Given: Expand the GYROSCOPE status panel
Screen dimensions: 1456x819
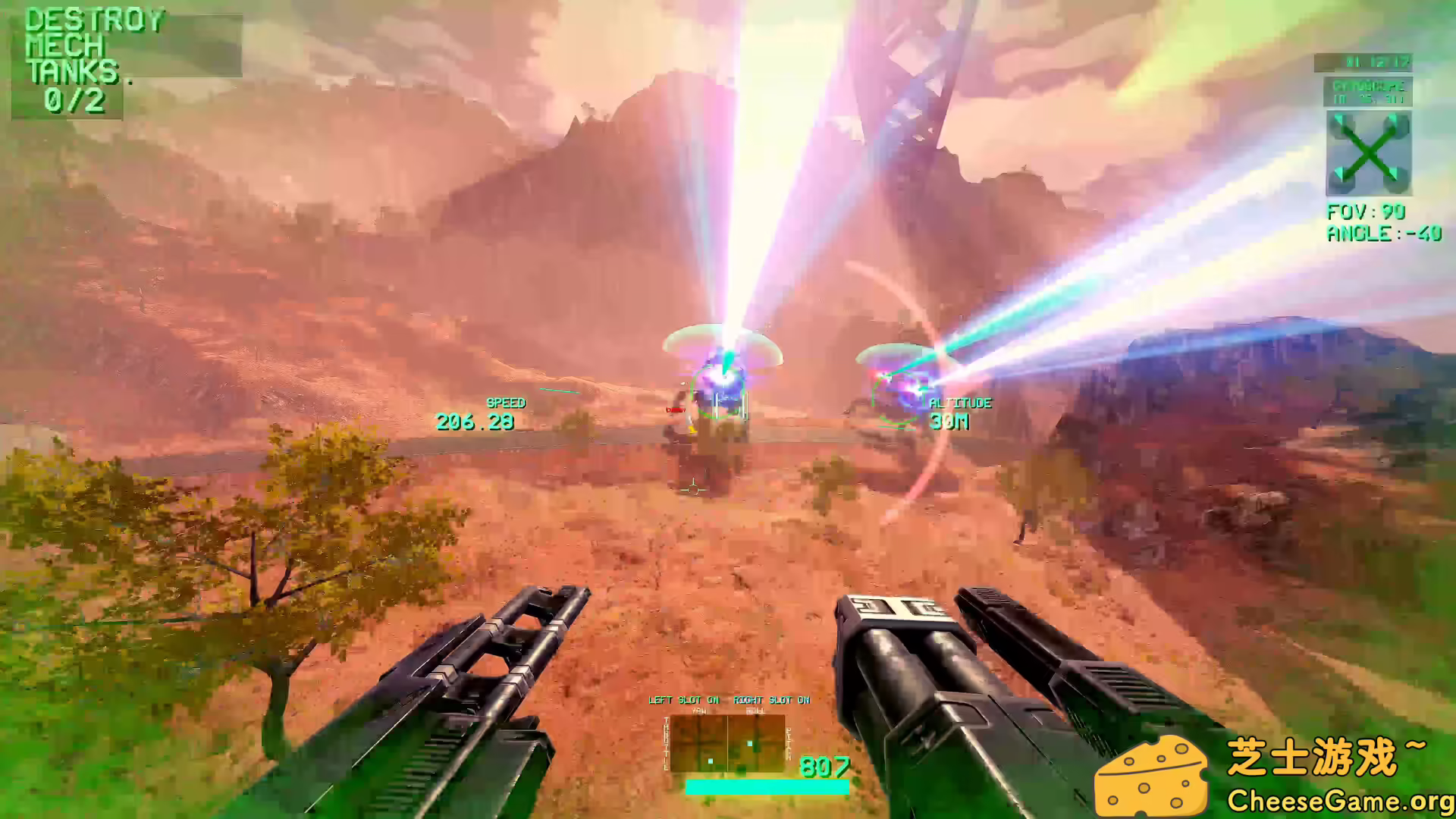Looking at the screenshot, I should 1367,94.
